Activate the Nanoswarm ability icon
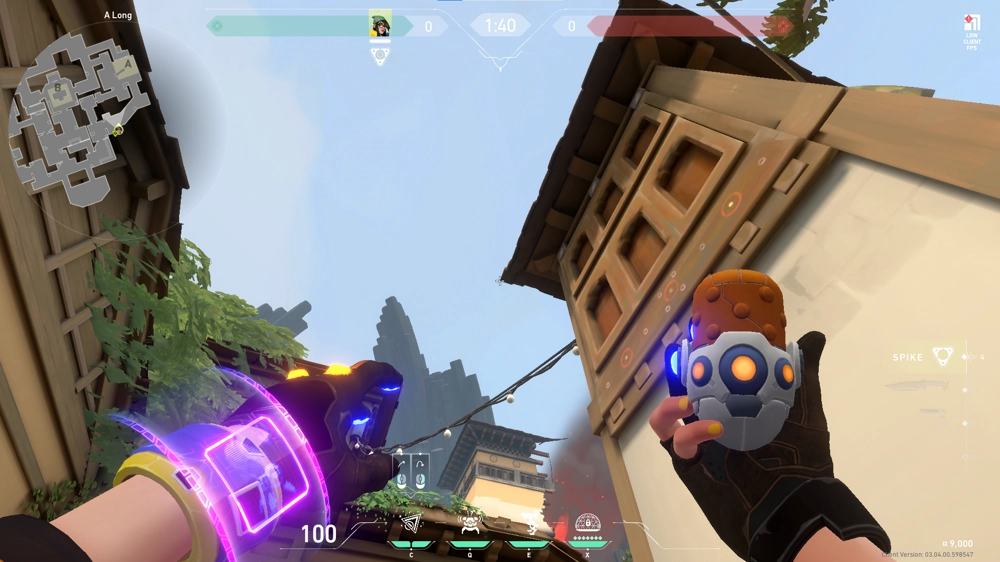 coord(411,525)
